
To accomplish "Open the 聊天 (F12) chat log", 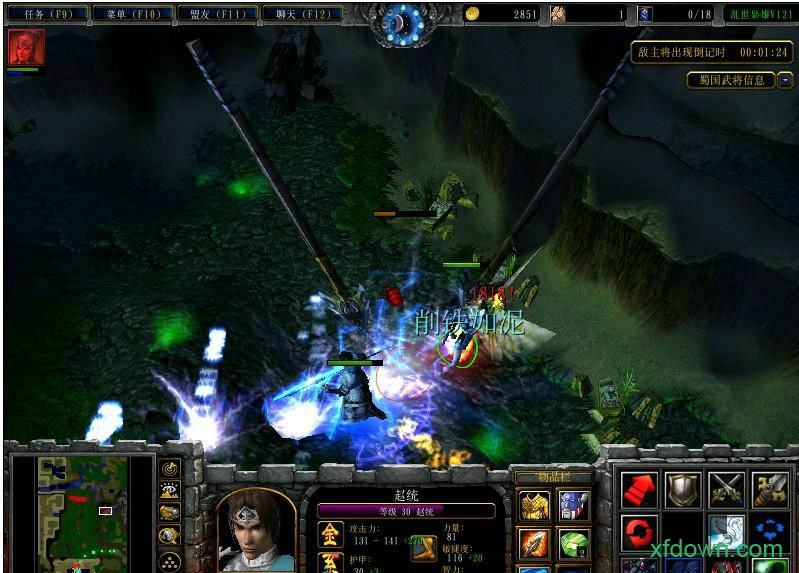I will [x=301, y=14].
